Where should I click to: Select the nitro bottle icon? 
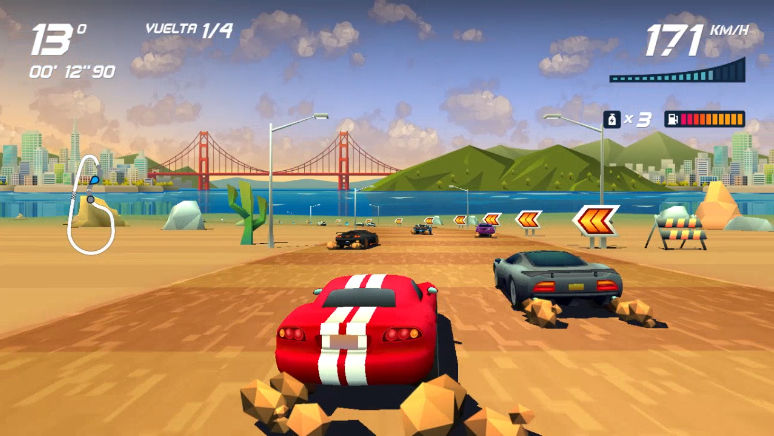[x=611, y=119]
